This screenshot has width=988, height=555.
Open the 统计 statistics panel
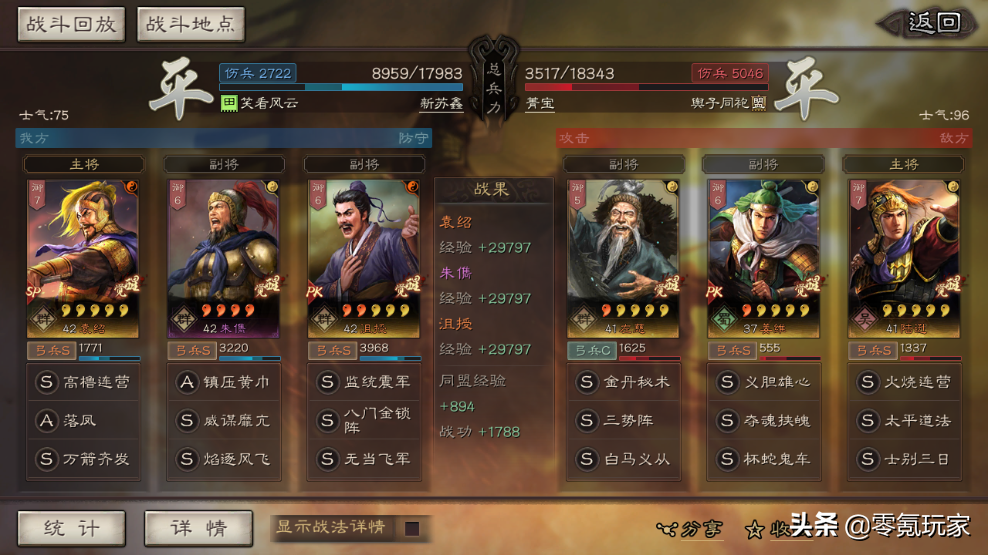click(x=71, y=528)
